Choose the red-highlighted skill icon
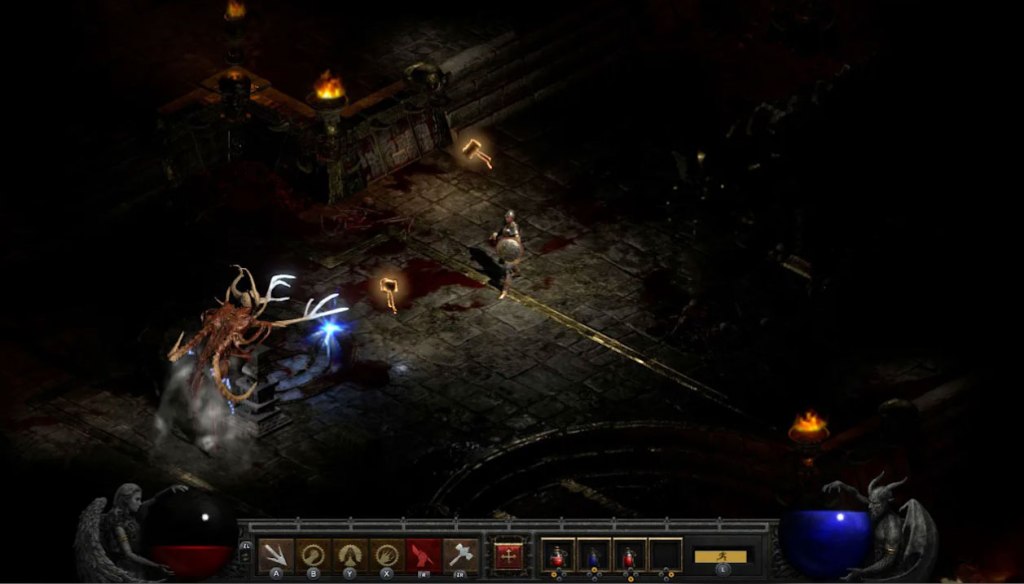The width and height of the screenshot is (1024, 584). (424, 555)
